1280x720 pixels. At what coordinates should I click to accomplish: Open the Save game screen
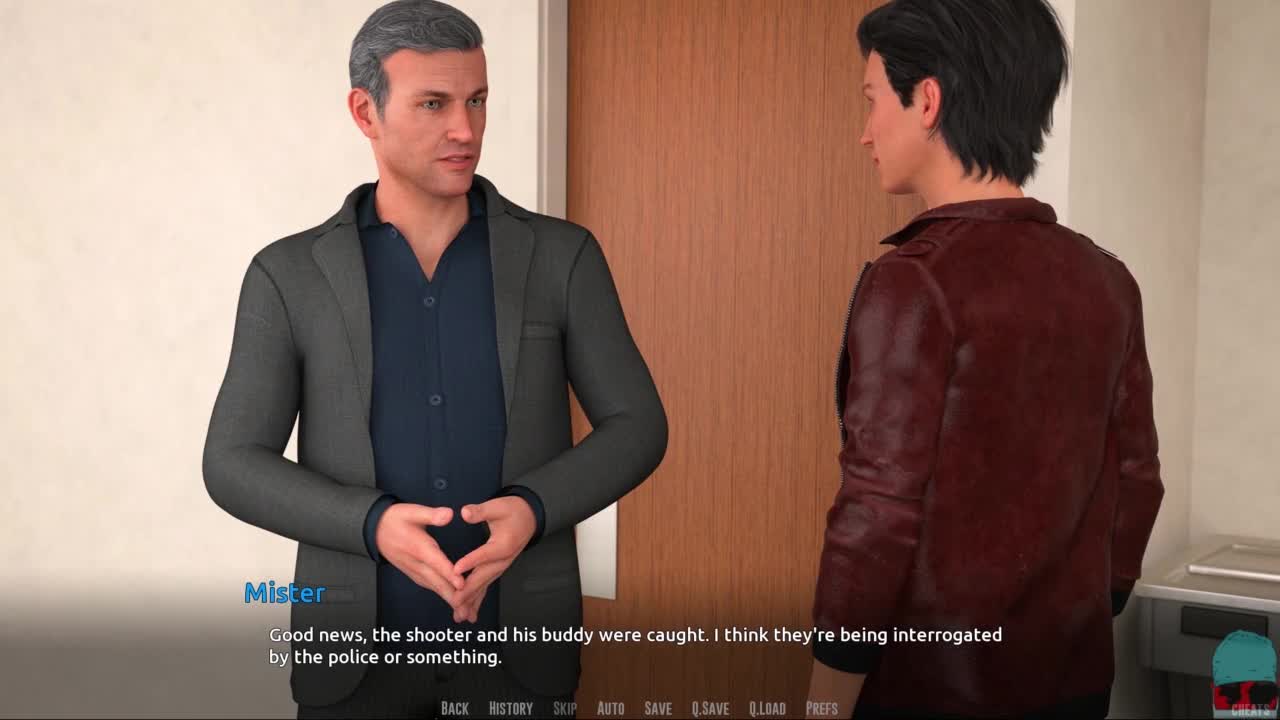coord(658,708)
